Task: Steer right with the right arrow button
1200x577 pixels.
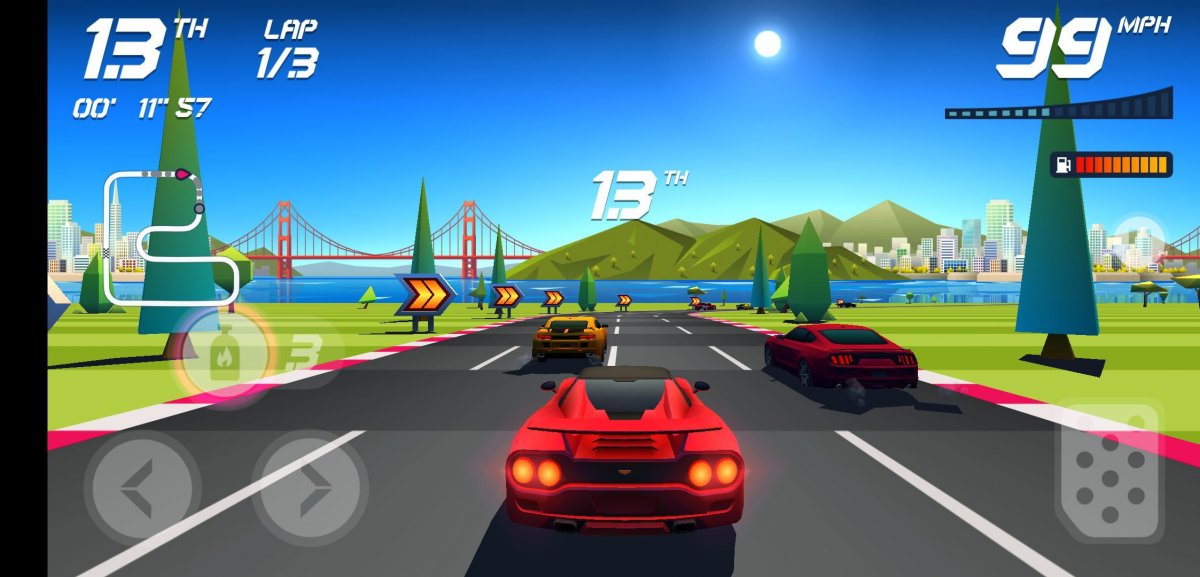Action: point(309,488)
